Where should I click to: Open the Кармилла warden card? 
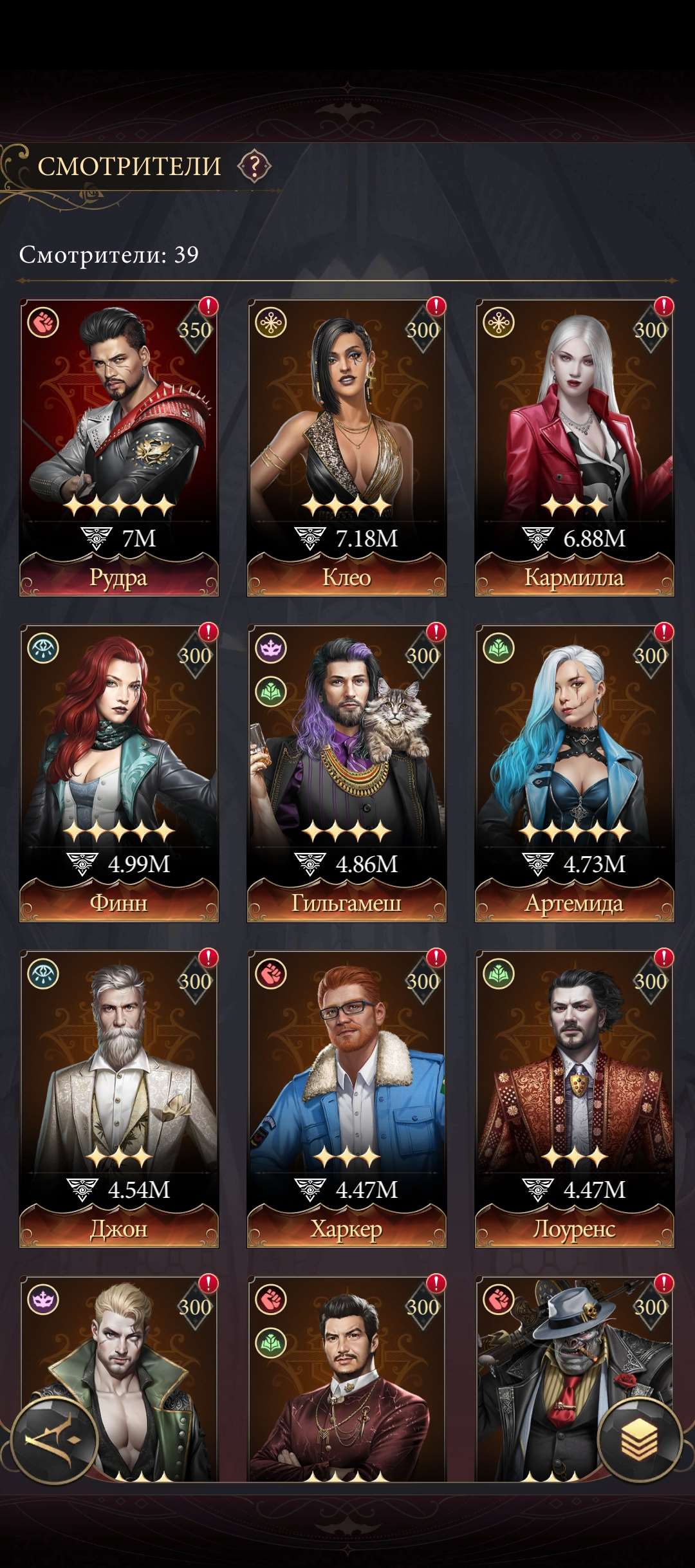click(575, 447)
